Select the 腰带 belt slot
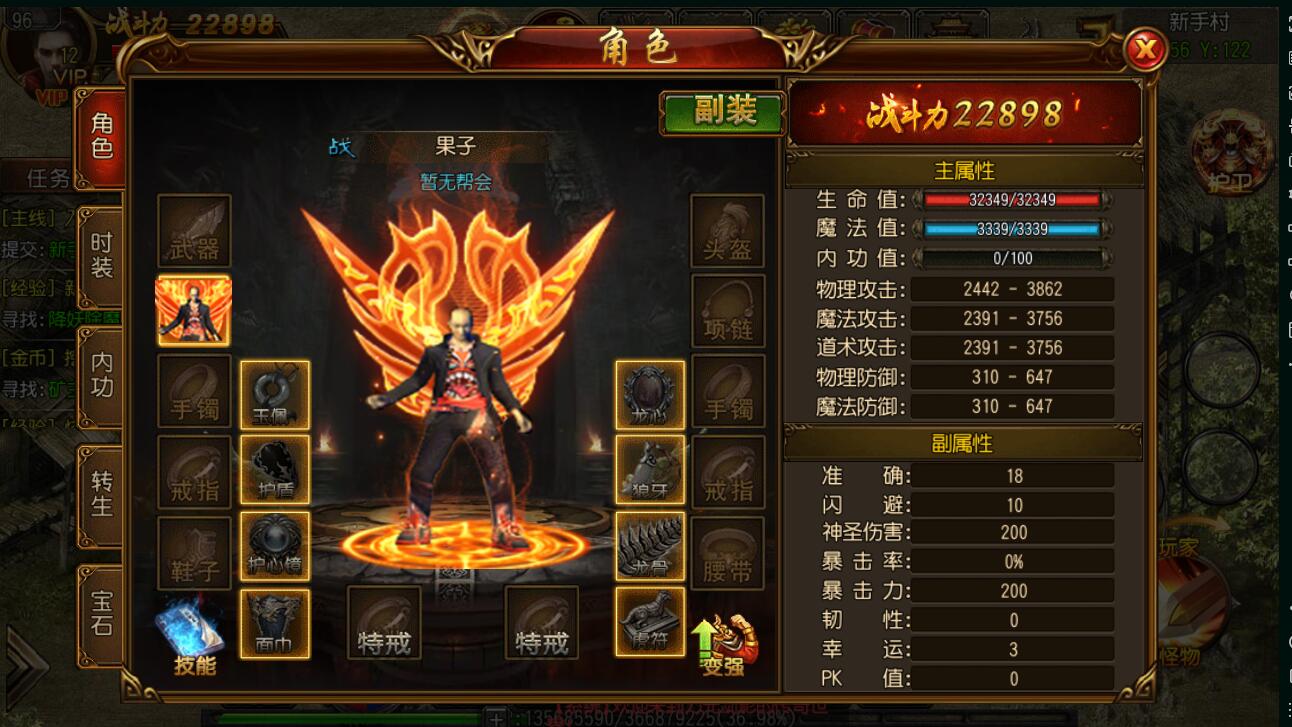Screen dimensions: 1292x727 [x=727, y=553]
